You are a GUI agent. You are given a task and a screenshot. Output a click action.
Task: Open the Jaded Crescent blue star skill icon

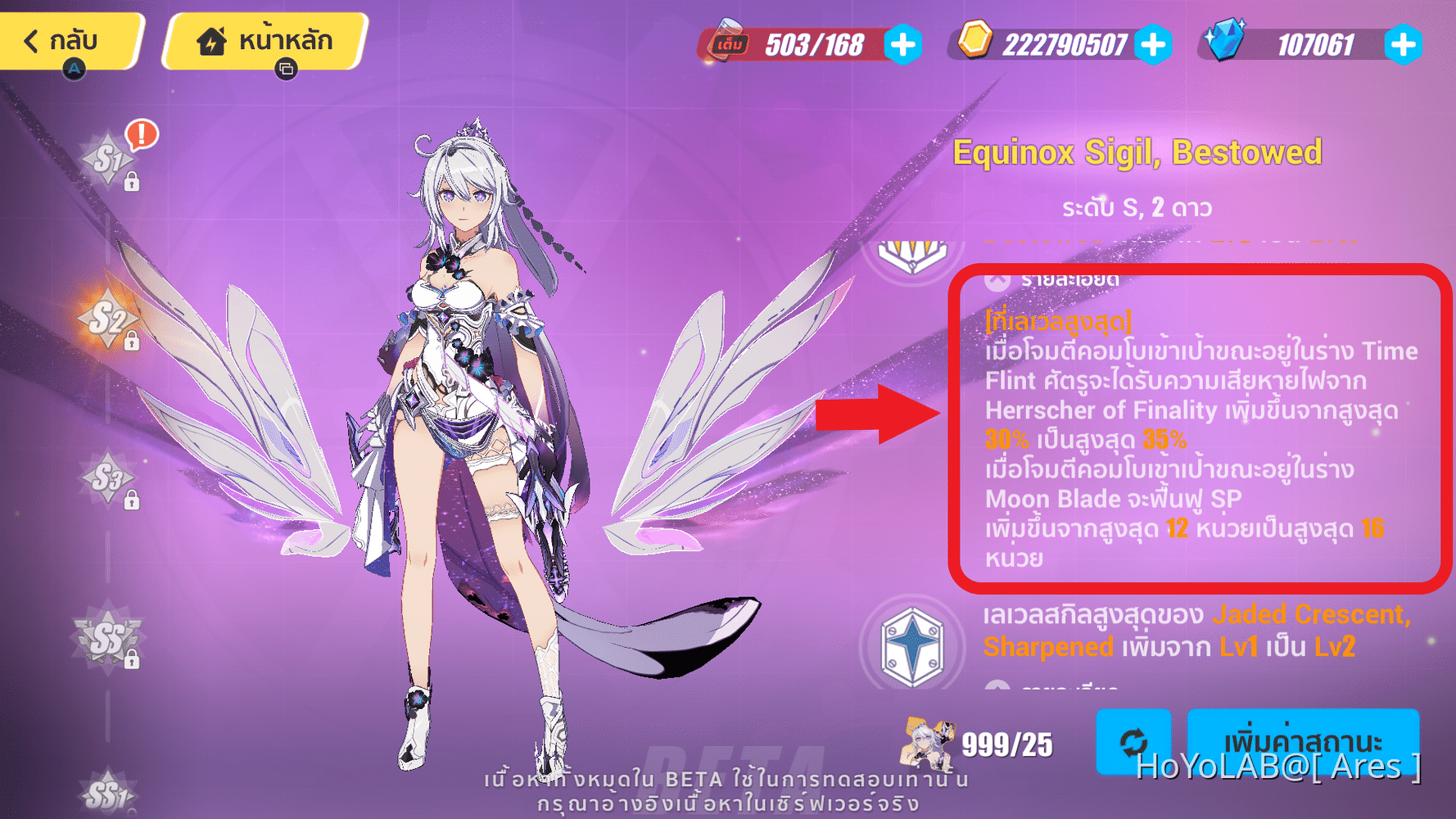[x=911, y=645]
